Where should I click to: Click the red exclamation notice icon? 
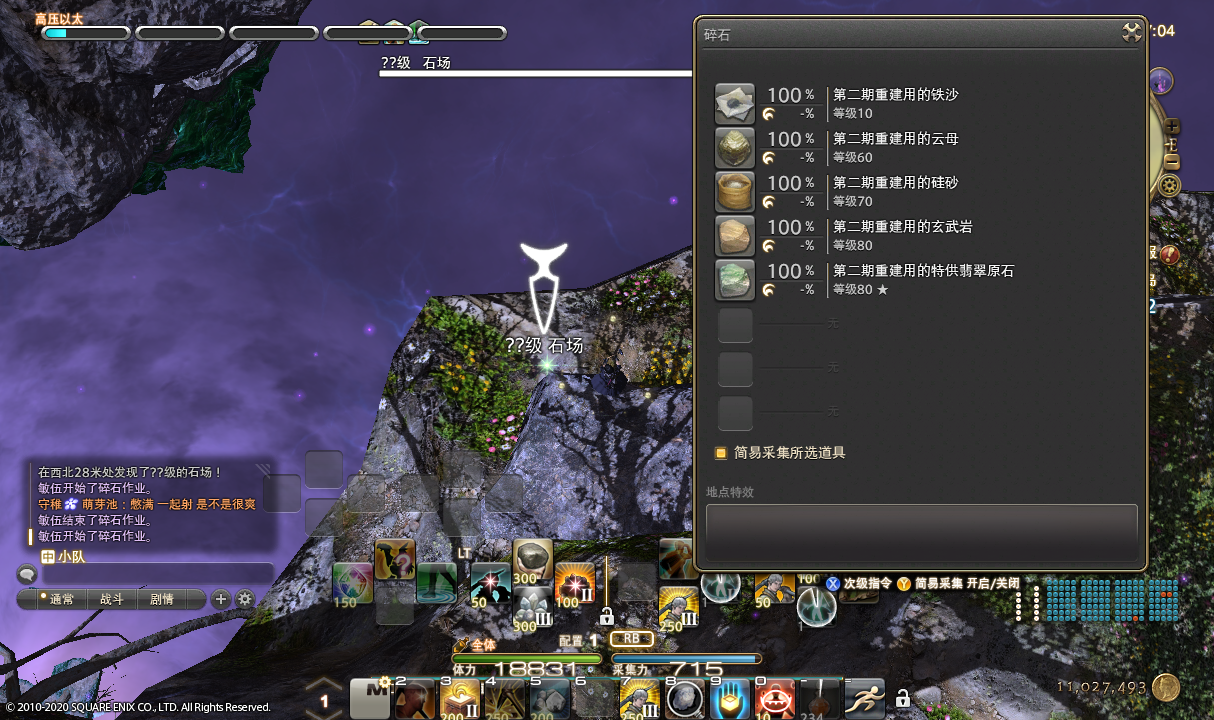(1171, 254)
